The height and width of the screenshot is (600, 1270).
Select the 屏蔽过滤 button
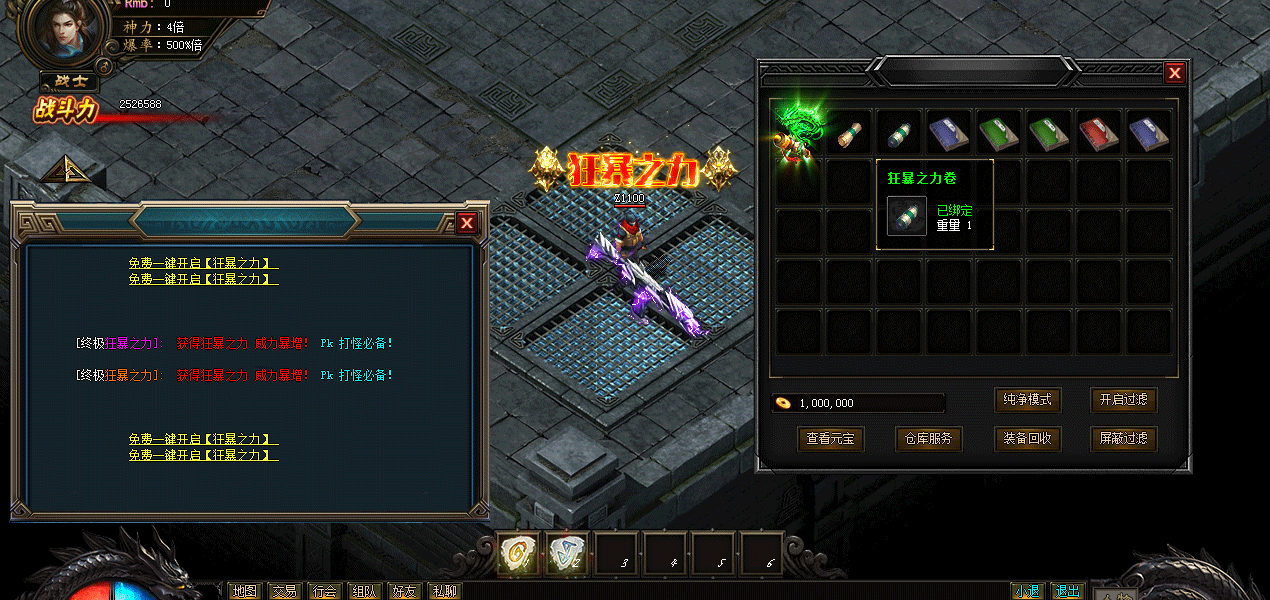point(1123,438)
